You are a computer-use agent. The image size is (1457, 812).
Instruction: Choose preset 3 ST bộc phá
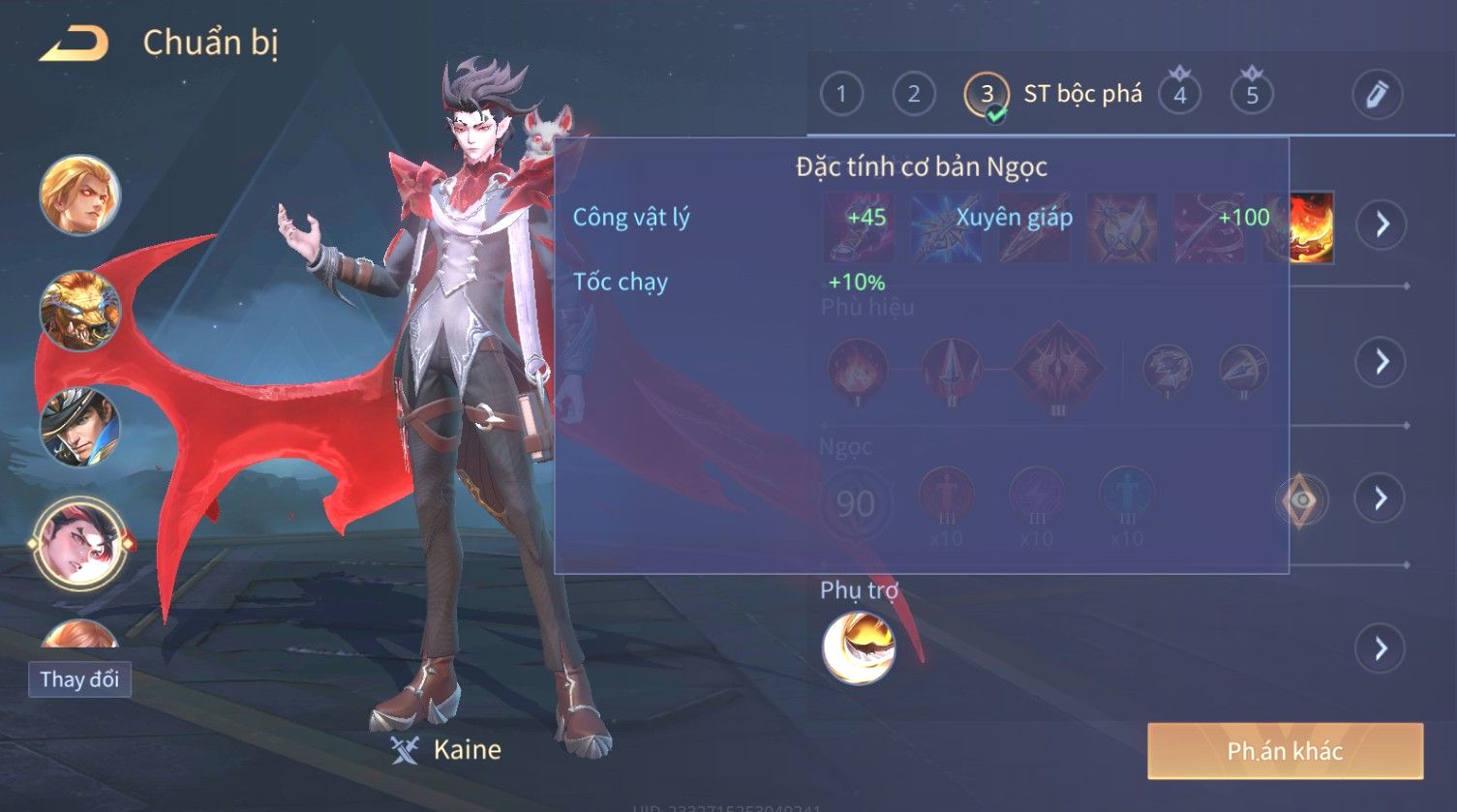coord(987,95)
